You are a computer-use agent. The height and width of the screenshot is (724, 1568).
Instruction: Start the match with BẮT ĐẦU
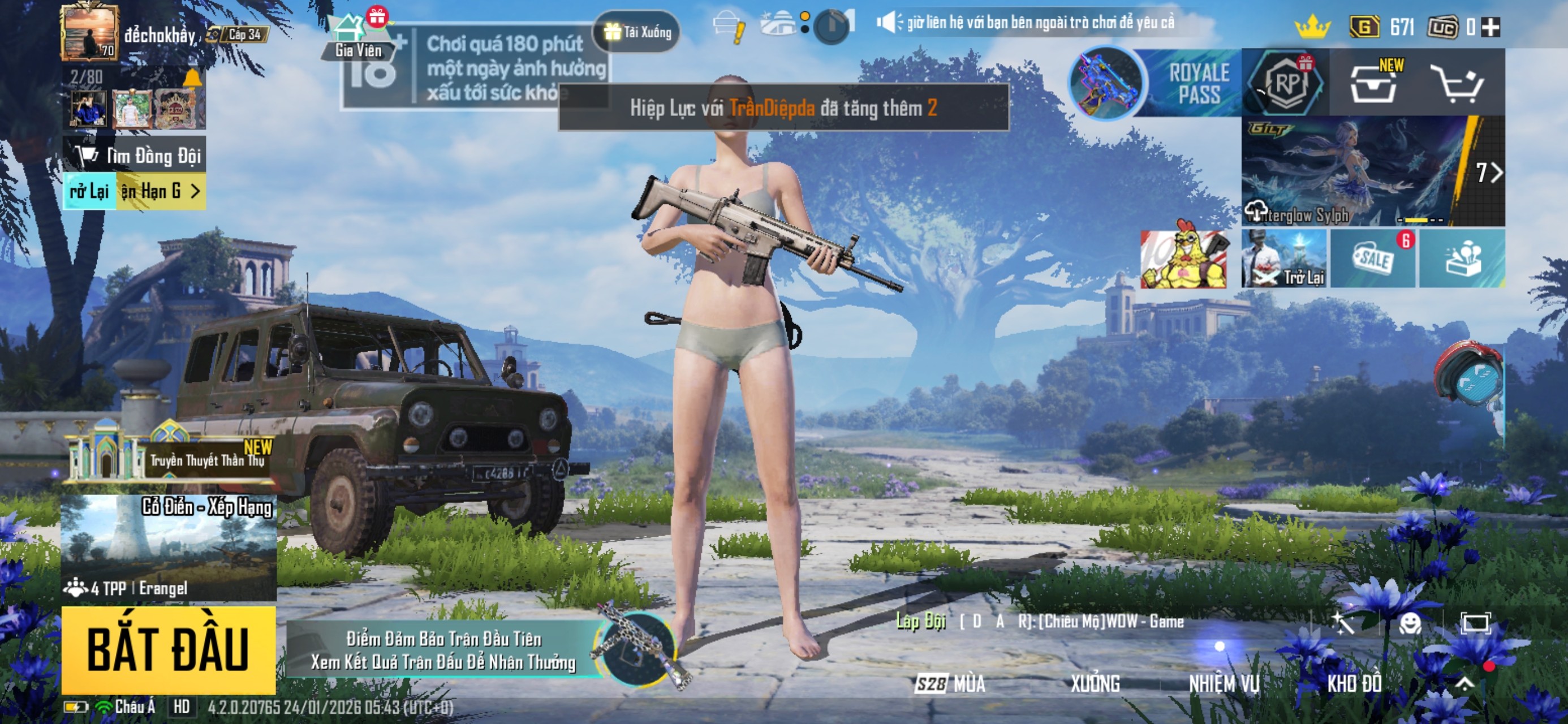[168, 649]
